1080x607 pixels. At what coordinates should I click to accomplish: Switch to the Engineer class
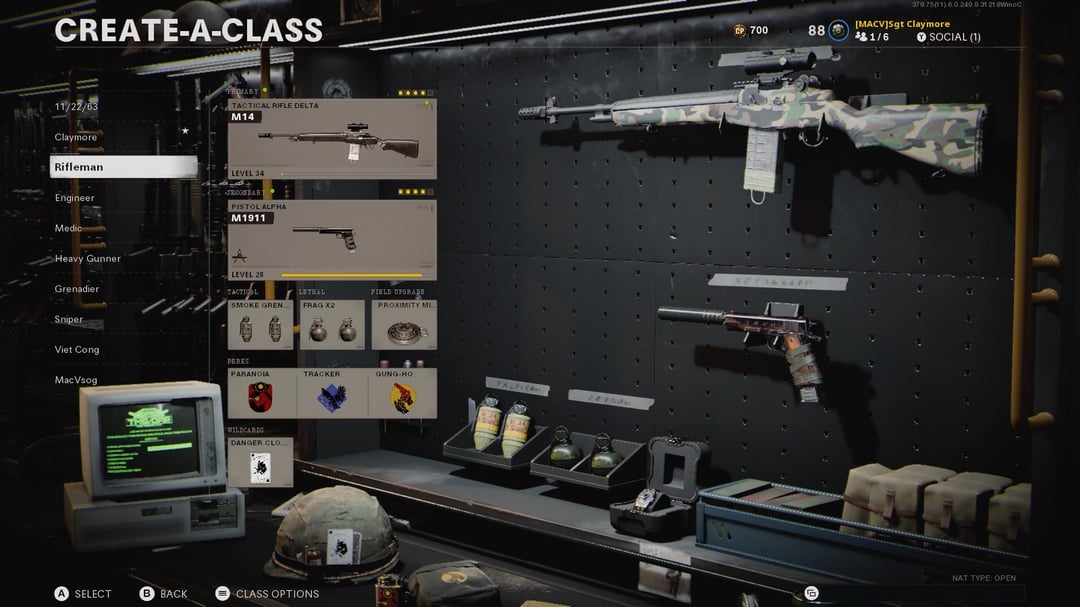(75, 198)
